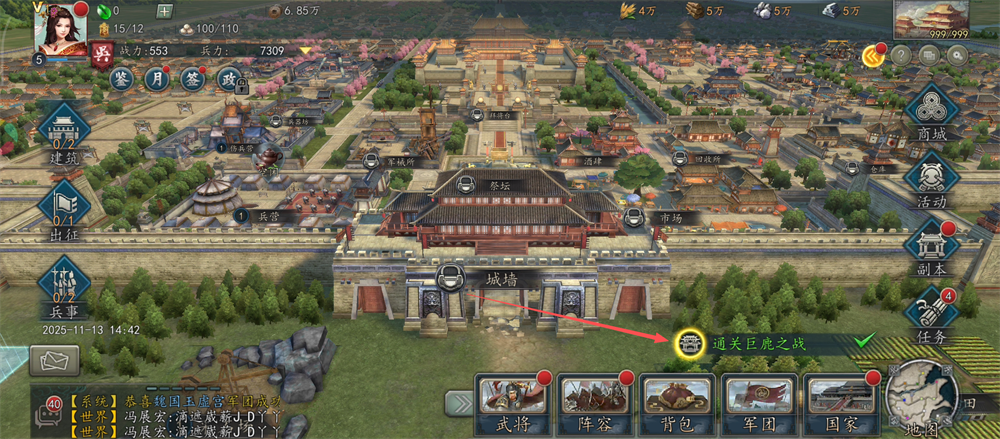Screen dimensions: 1000x439
Task: Open the 国家 nation menu
Action: tap(839, 402)
